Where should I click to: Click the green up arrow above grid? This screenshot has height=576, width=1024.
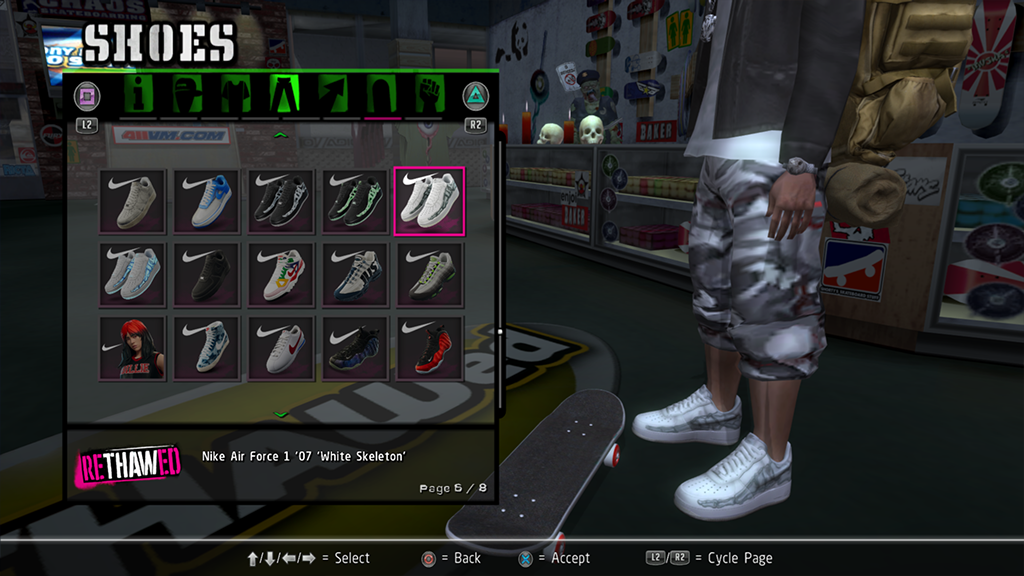pyautogui.click(x=281, y=134)
